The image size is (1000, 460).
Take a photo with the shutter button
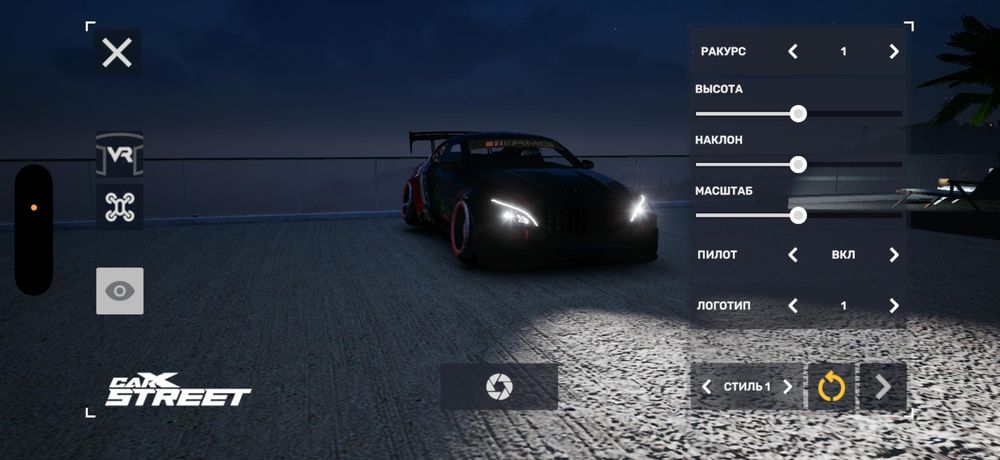point(499,386)
